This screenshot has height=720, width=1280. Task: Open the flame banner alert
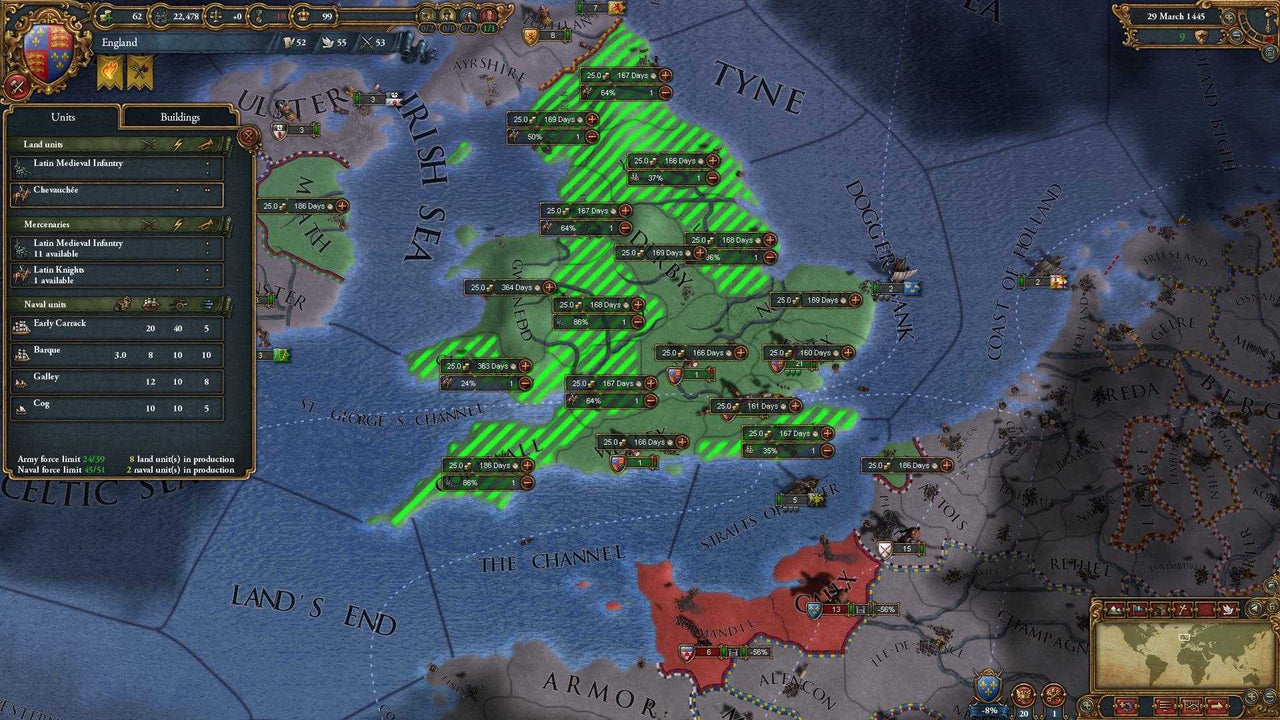(x=109, y=72)
